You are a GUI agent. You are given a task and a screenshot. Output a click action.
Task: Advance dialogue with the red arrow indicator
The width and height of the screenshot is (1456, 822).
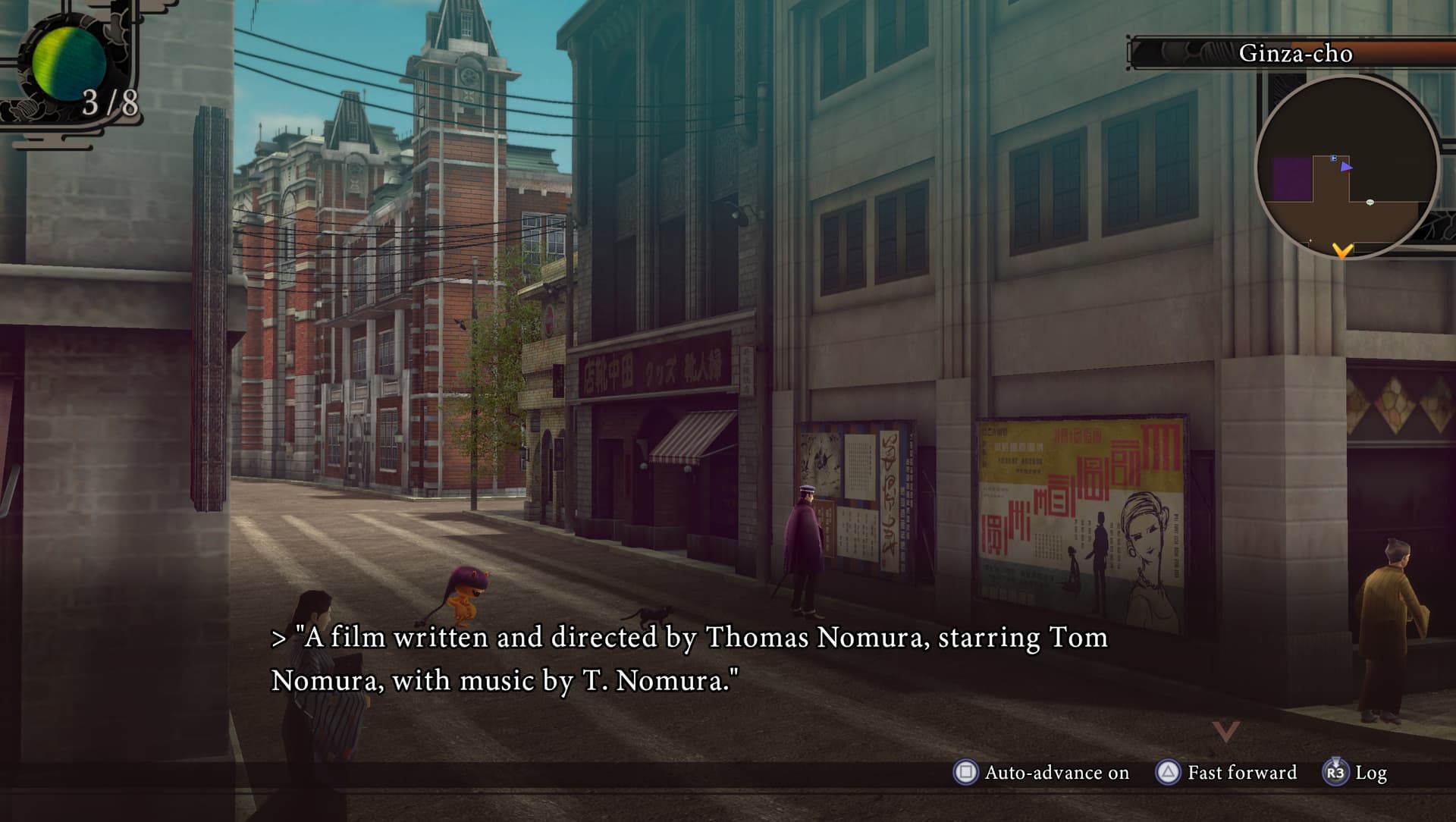pyautogui.click(x=1225, y=732)
